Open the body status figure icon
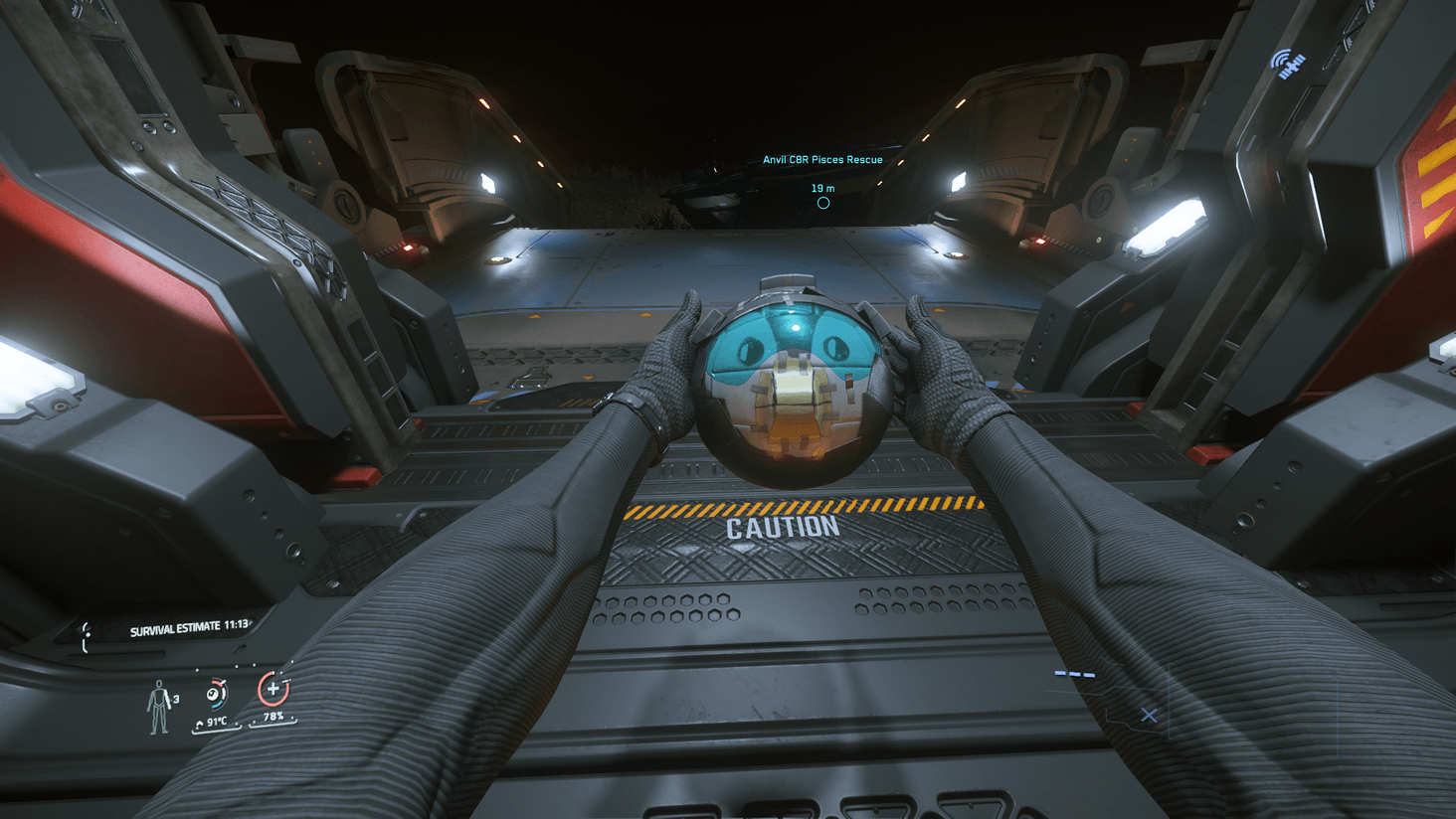1456x819 pixels. tap(158, 707)
